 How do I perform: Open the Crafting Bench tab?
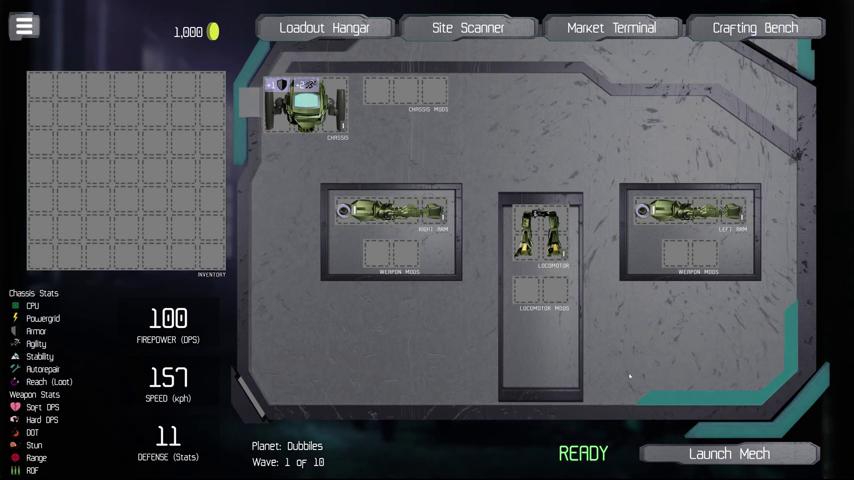pyautogui.click(x=755, y=28)
